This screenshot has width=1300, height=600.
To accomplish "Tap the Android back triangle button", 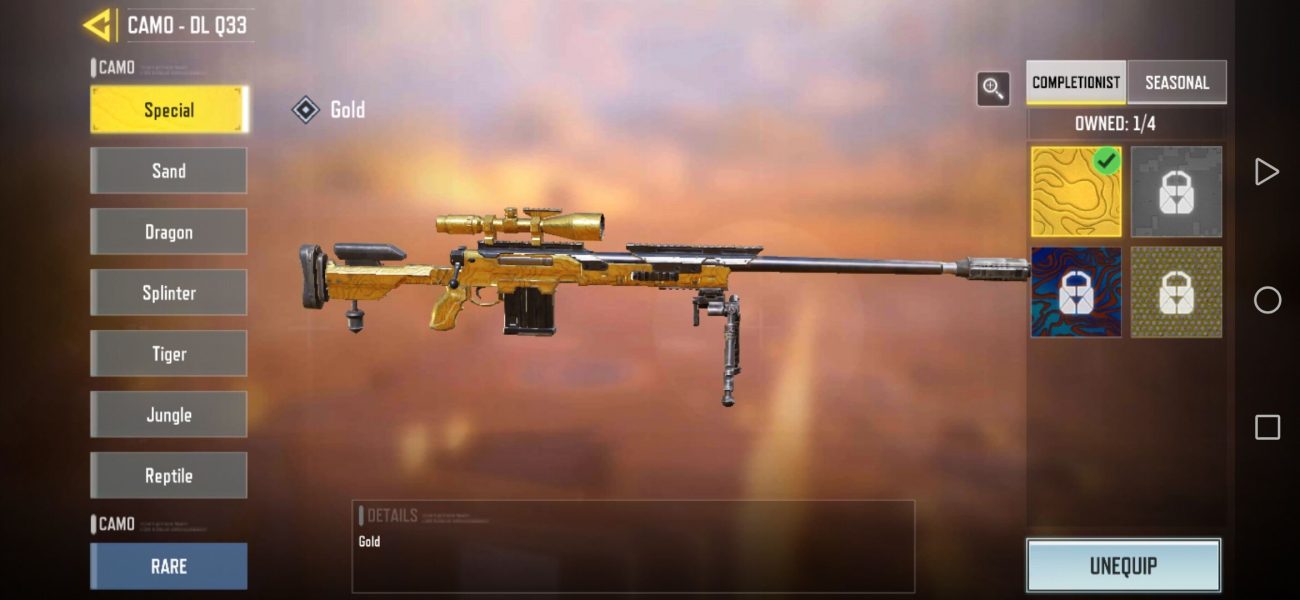I will (x=1267, y=172).
